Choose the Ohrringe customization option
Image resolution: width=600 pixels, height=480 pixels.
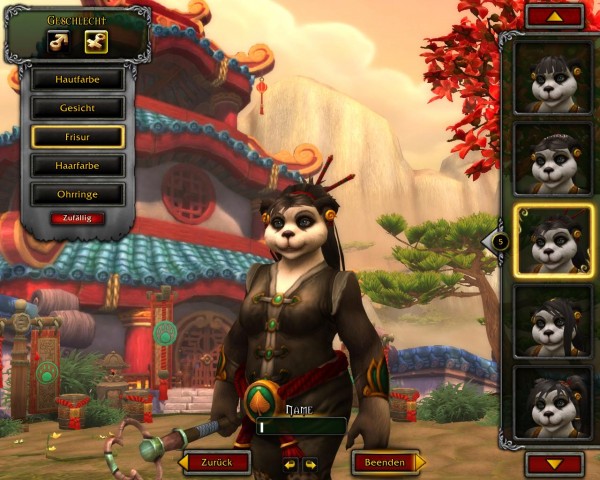77,194
